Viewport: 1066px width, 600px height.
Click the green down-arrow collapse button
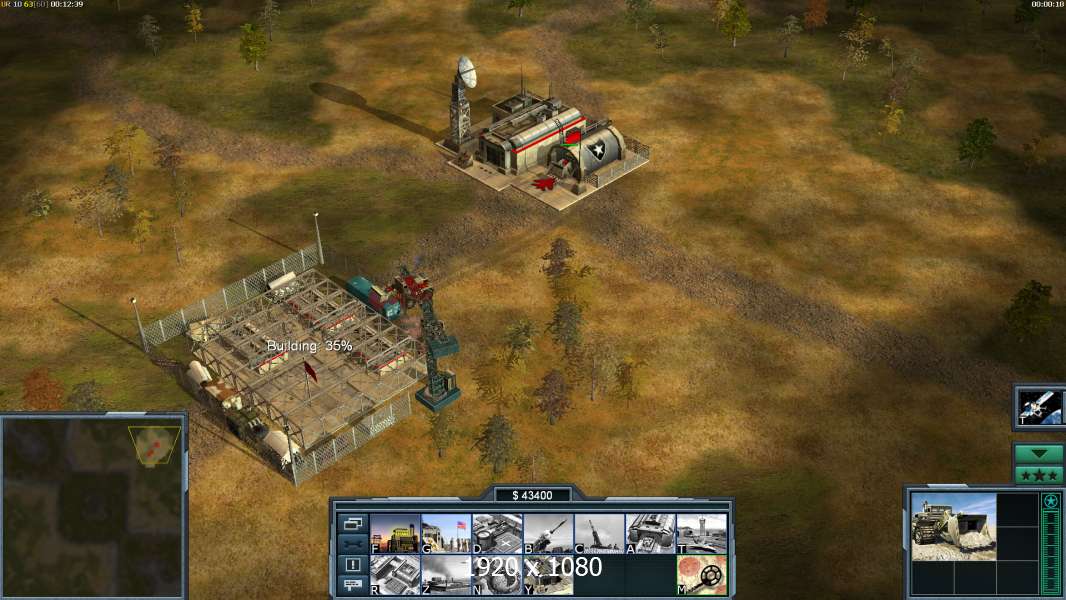pos(1038,453)
